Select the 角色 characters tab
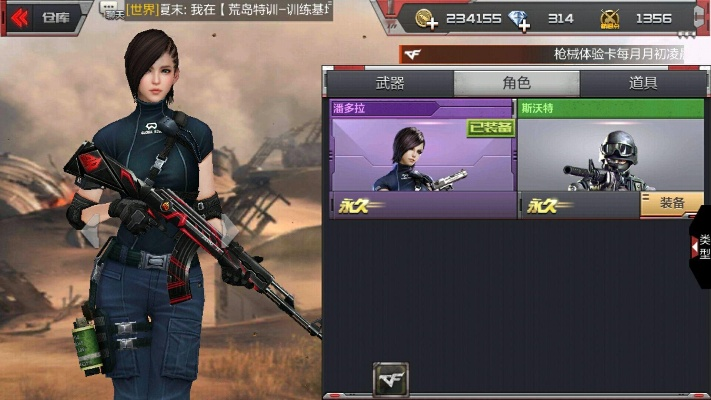Screen dimensions: 711x400 tap(516, 83)
